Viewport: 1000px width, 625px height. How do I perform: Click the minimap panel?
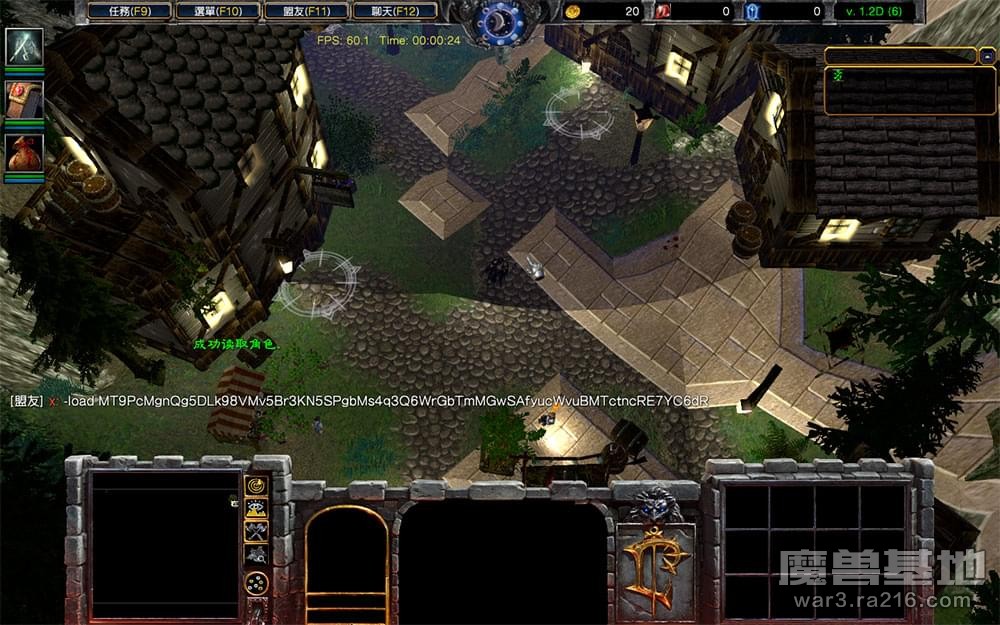[165, 545]
